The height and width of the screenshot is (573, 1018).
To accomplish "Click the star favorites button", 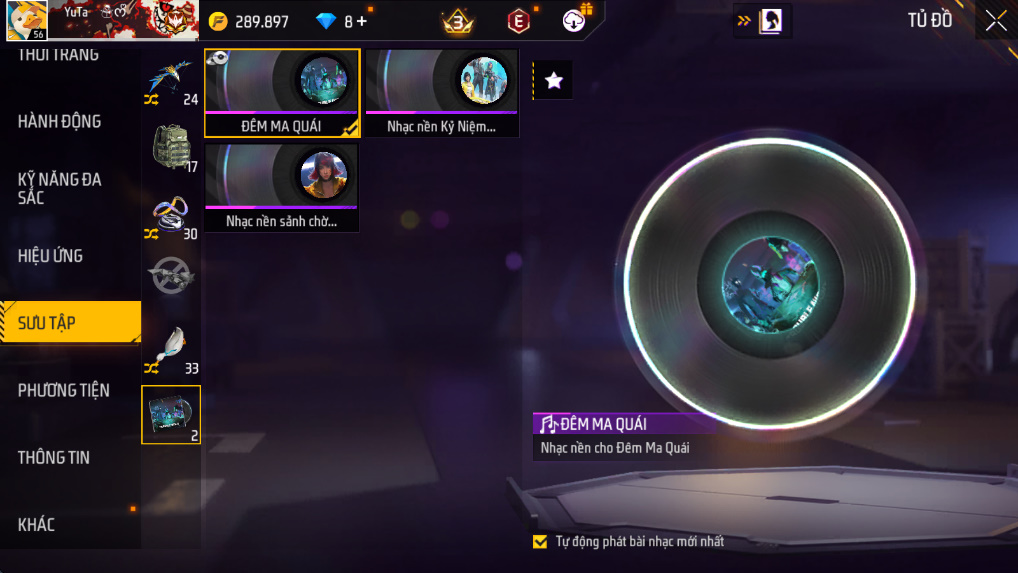I will tap(554, 81).
